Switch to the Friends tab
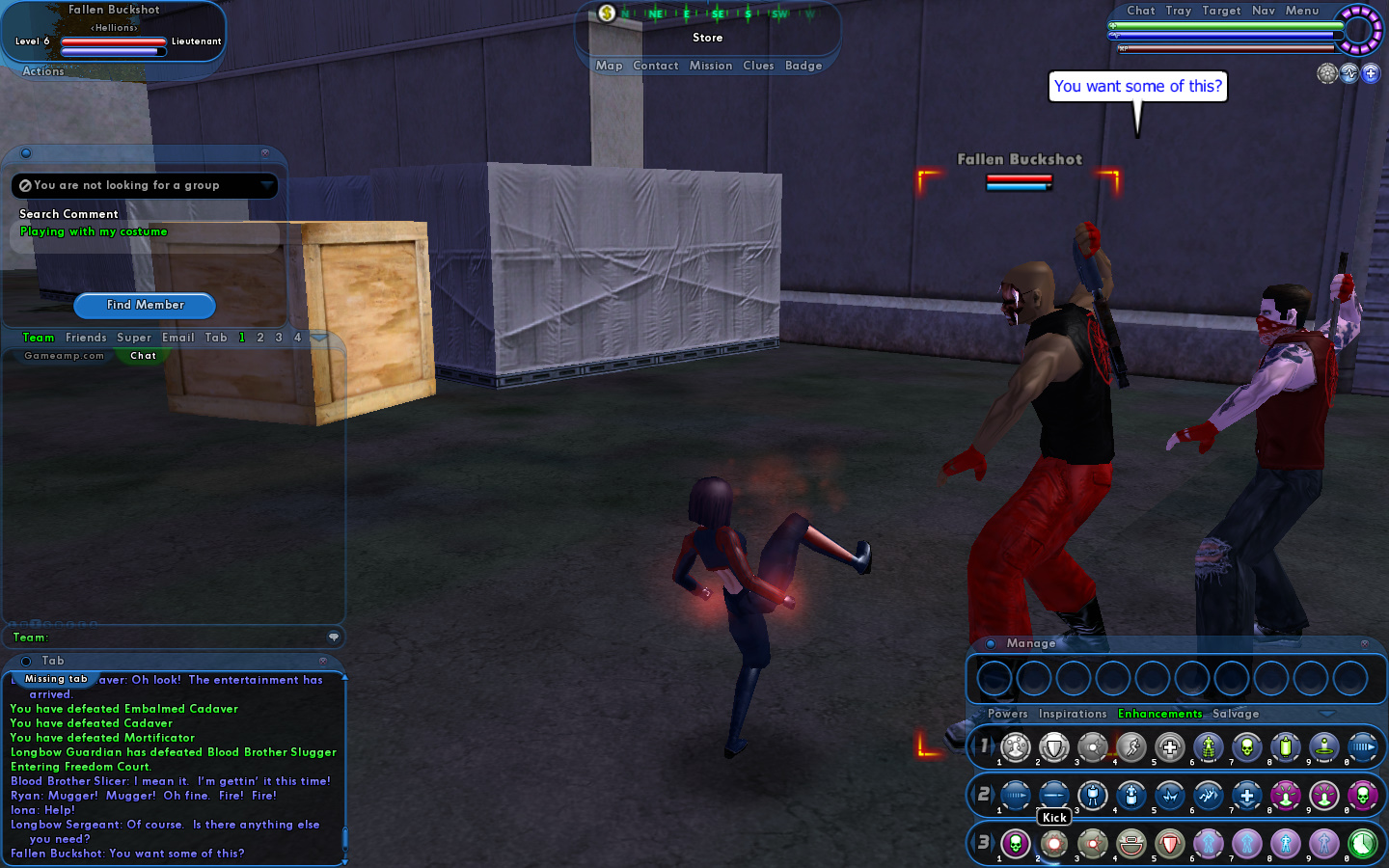The width and height of the screenshot is (1389, 868). (x=86, y=338)
